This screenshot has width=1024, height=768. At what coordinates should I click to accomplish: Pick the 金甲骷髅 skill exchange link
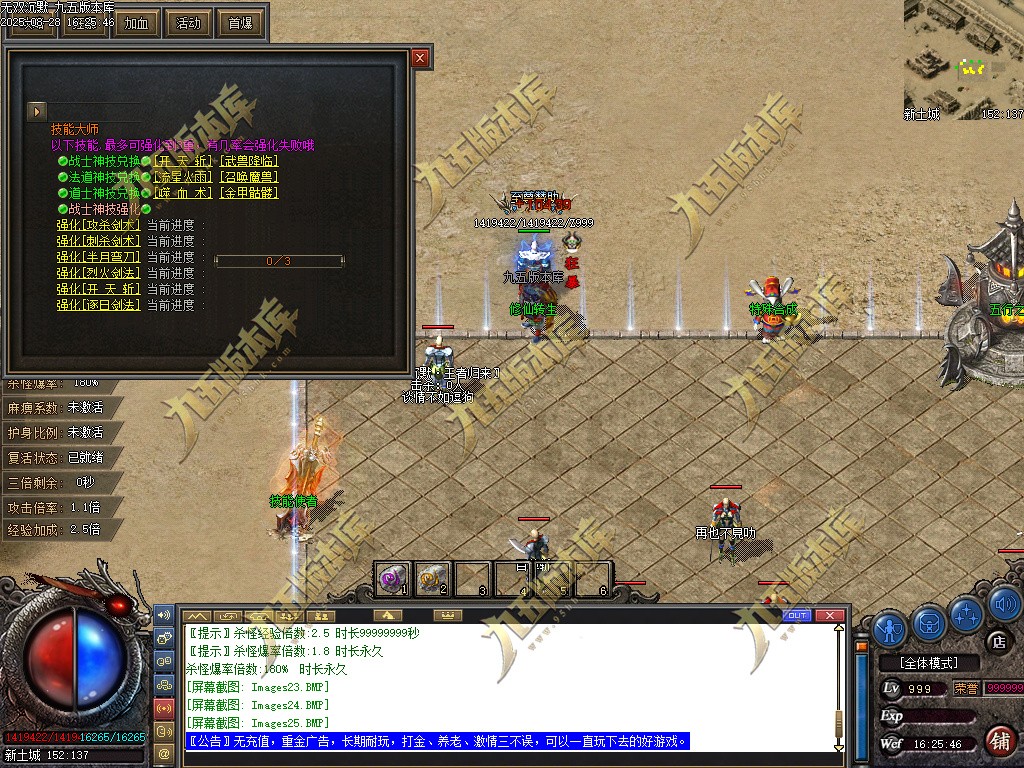(x=249, y=193)
